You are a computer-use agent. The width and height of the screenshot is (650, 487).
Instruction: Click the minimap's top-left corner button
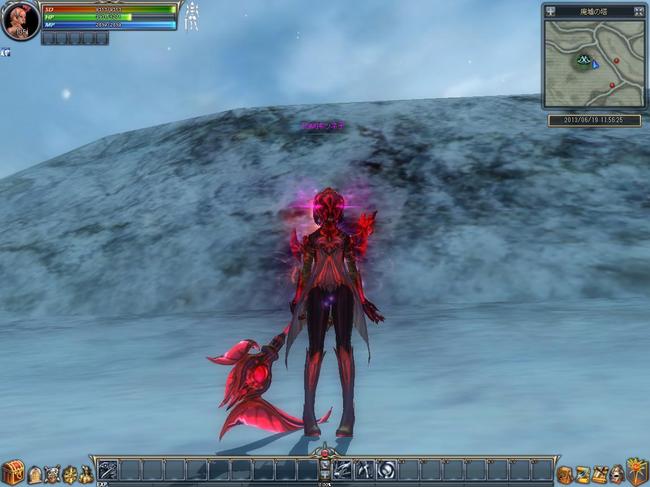(551, 10)
